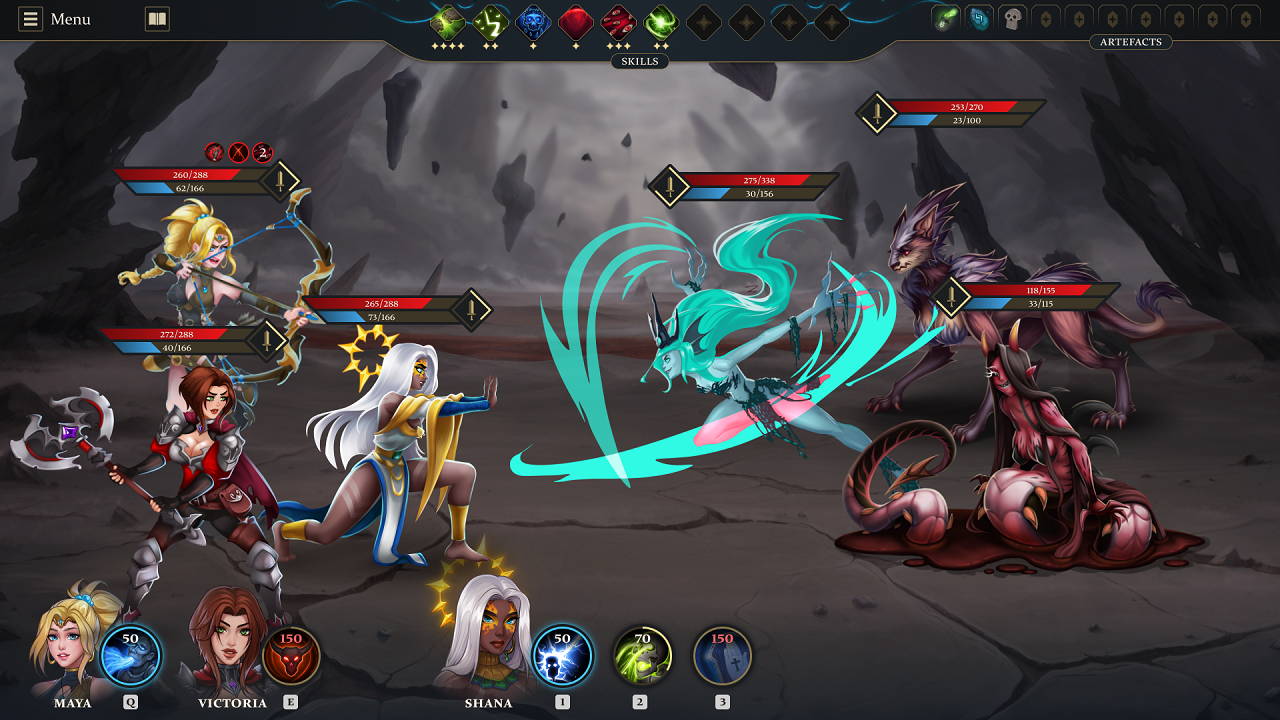This screenshot has height=720, width=1280.
Task: Open the Skills panel label
Action: click(x=640, y=61)
